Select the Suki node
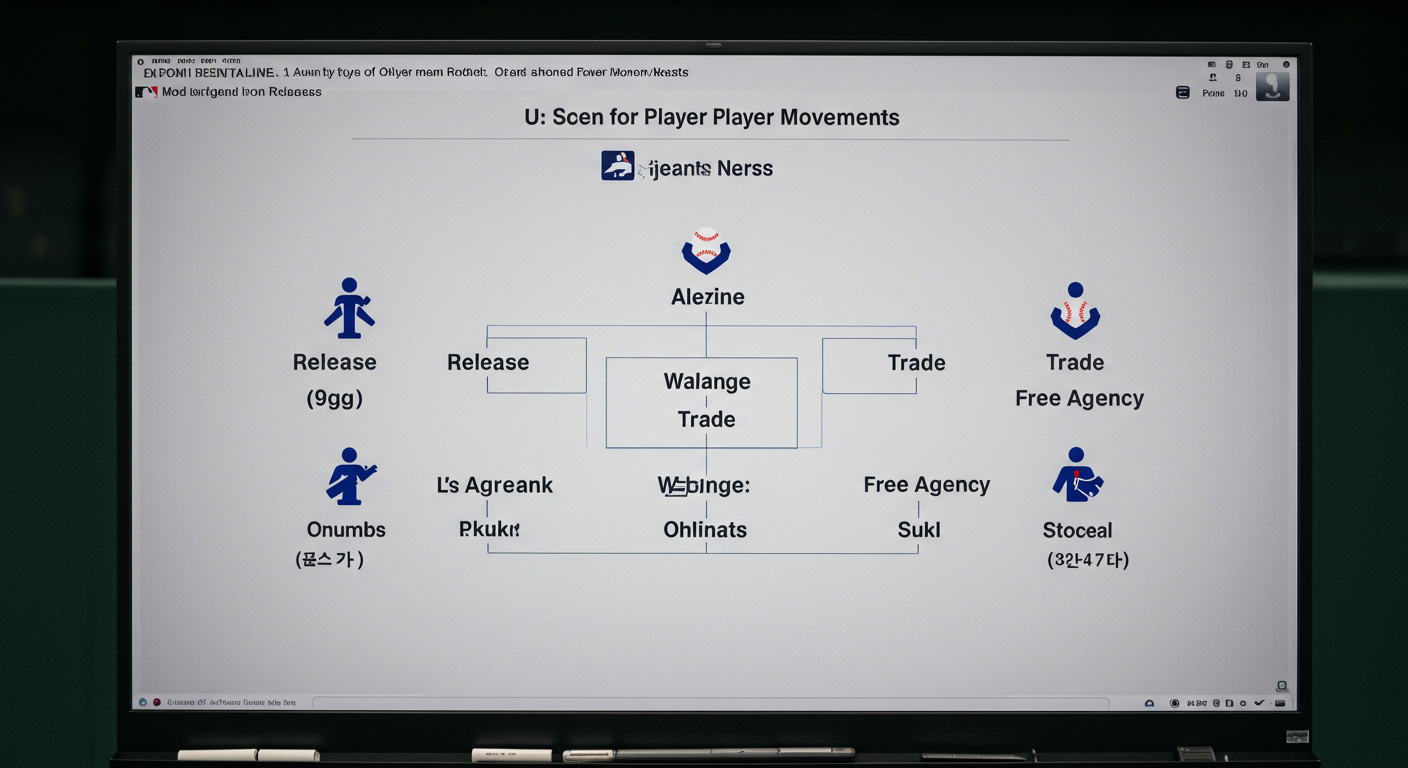This screenshot has width=1408, height=768. (918, 530)
